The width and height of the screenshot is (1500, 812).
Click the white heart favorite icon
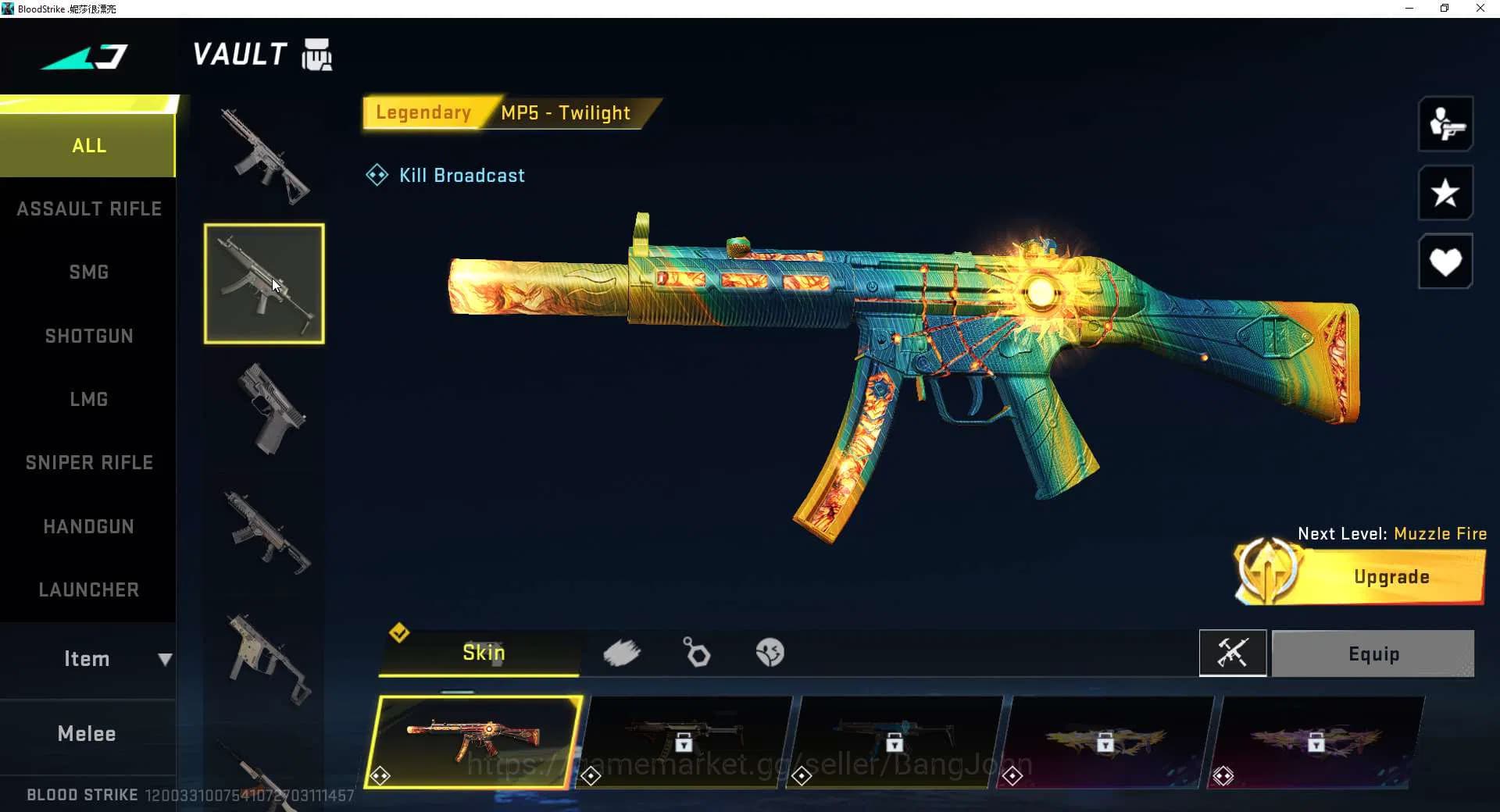coord(1445,262)
